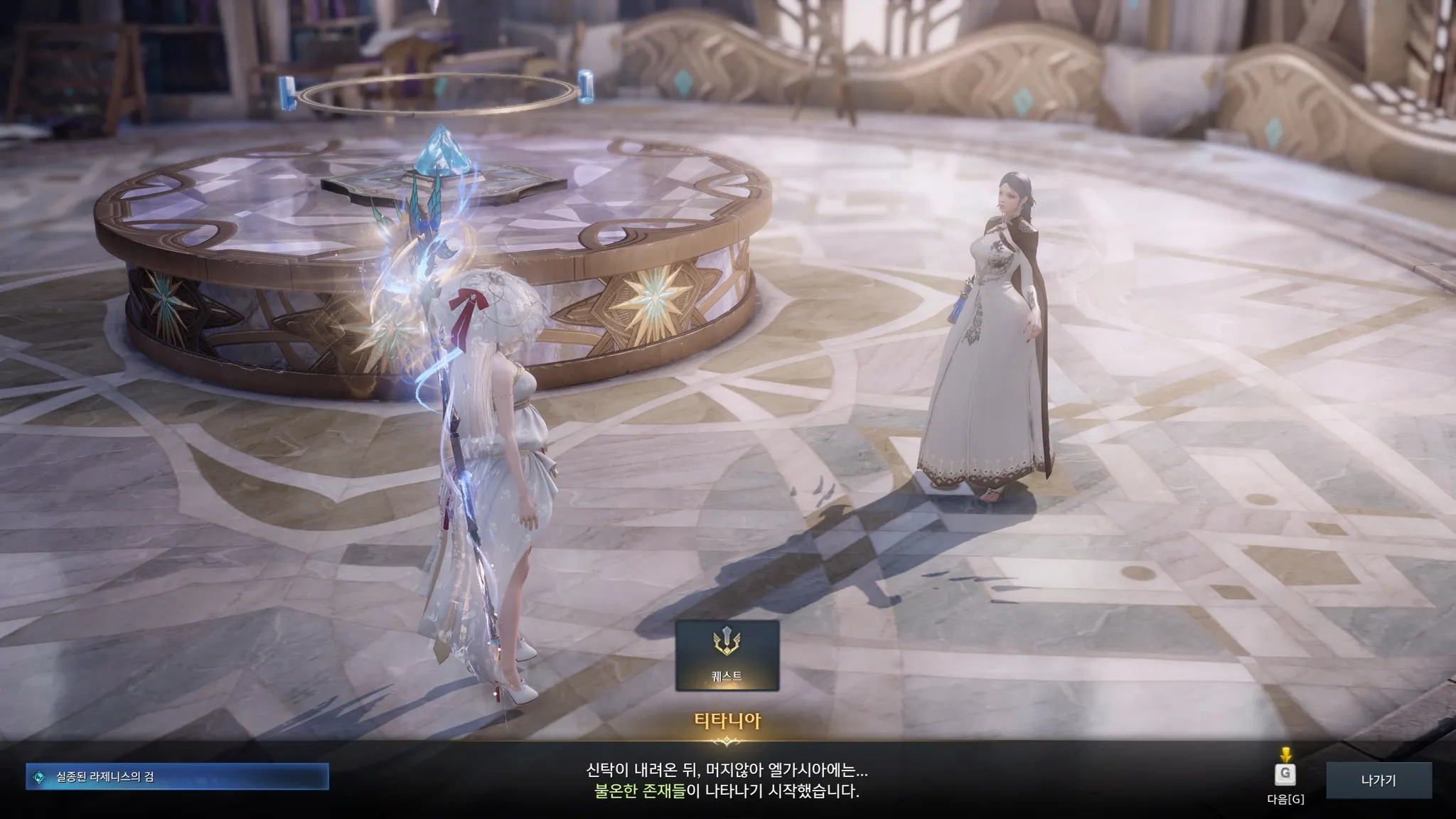The height and width of the screenshot is (819, 1456).
Task: Select the 실종된 라제니스의 검 quest entry
Action: 177,777
